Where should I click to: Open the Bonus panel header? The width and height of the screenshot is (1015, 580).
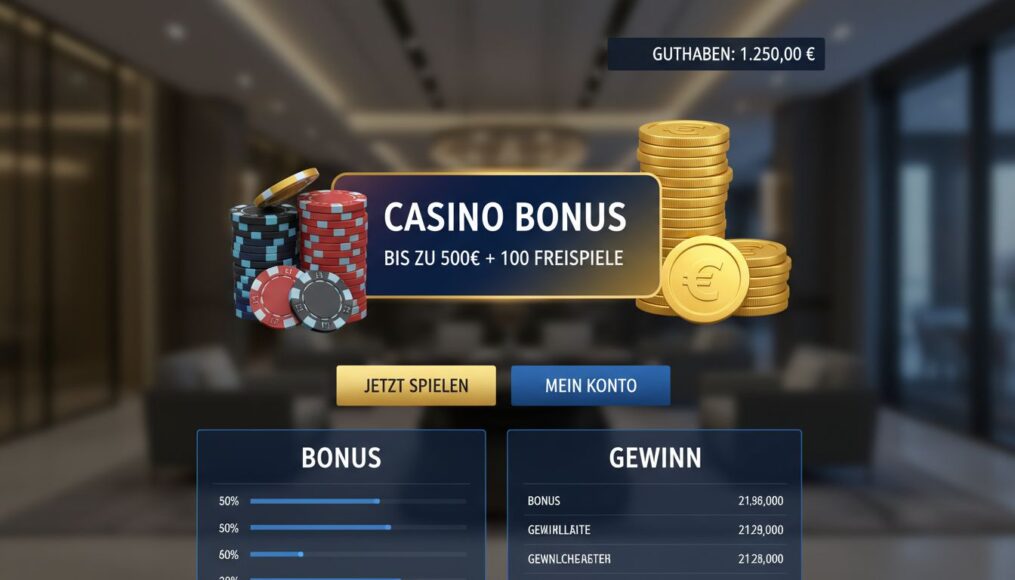tap(341, 458)
